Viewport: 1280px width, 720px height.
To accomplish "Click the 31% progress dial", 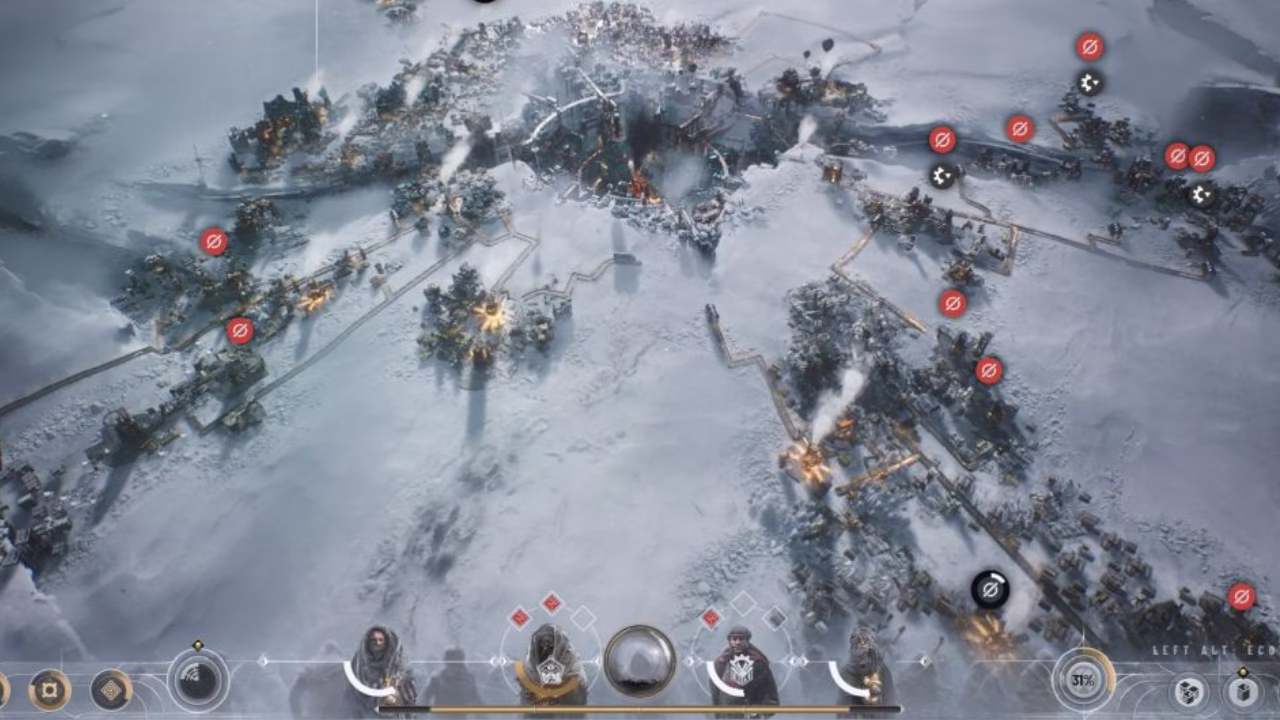I will [1083, 680].
